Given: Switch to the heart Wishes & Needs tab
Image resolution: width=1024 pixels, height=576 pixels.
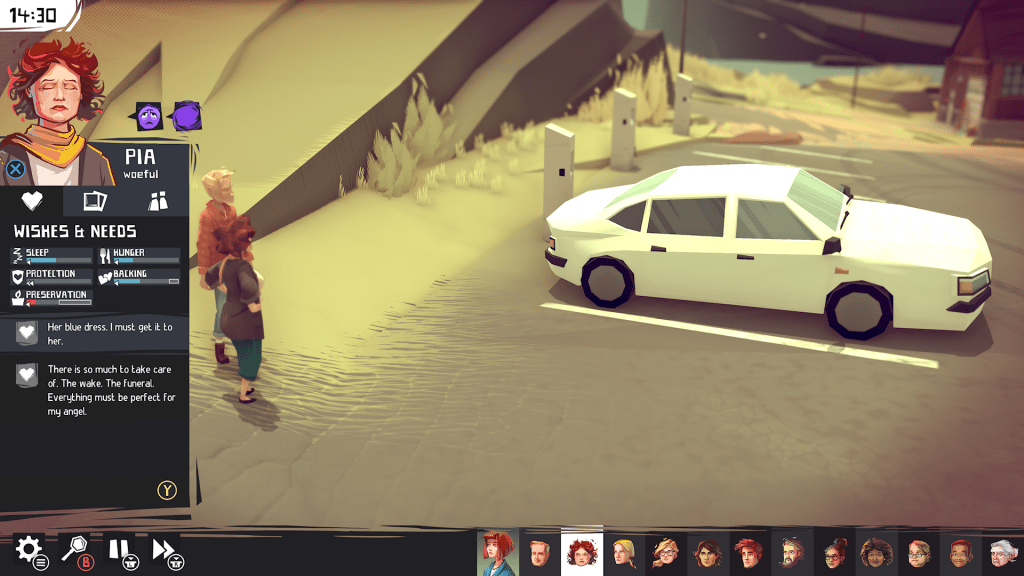Looking at the screenshot, I should (x=32, y=201).
